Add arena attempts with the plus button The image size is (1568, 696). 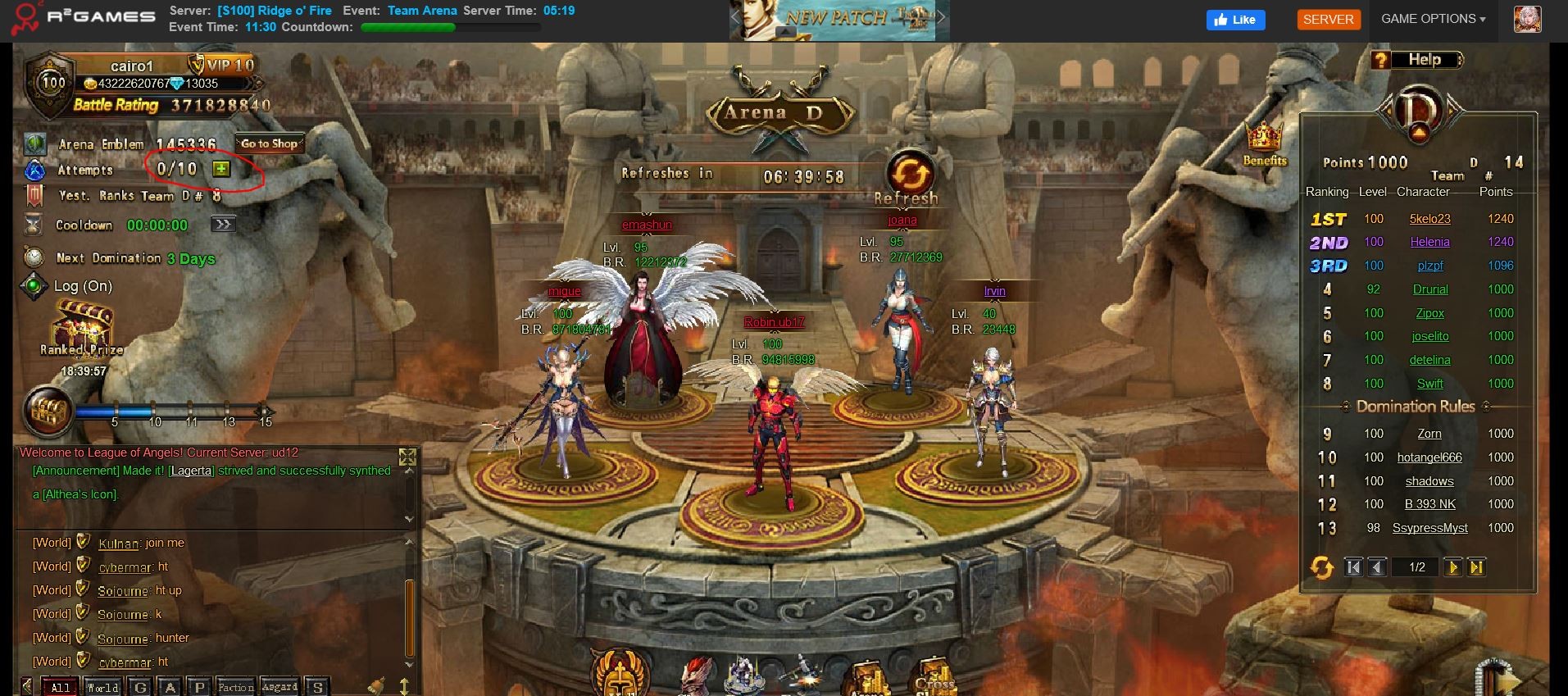click(x=221, y=169)
